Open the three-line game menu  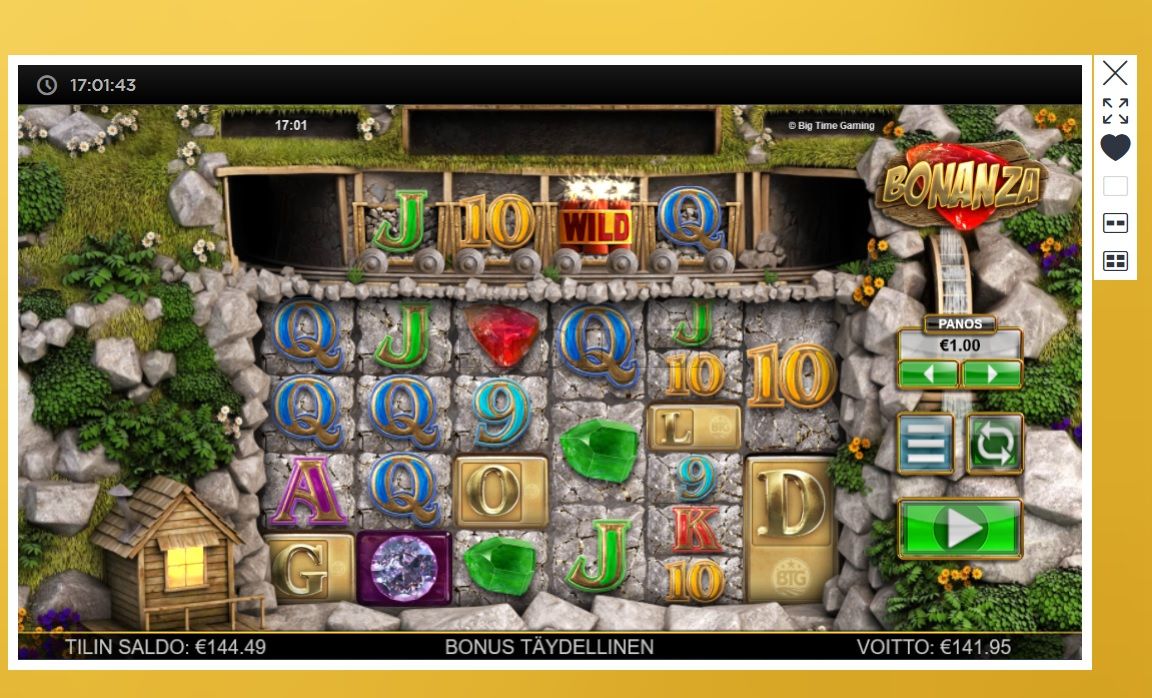click(925, 444)
